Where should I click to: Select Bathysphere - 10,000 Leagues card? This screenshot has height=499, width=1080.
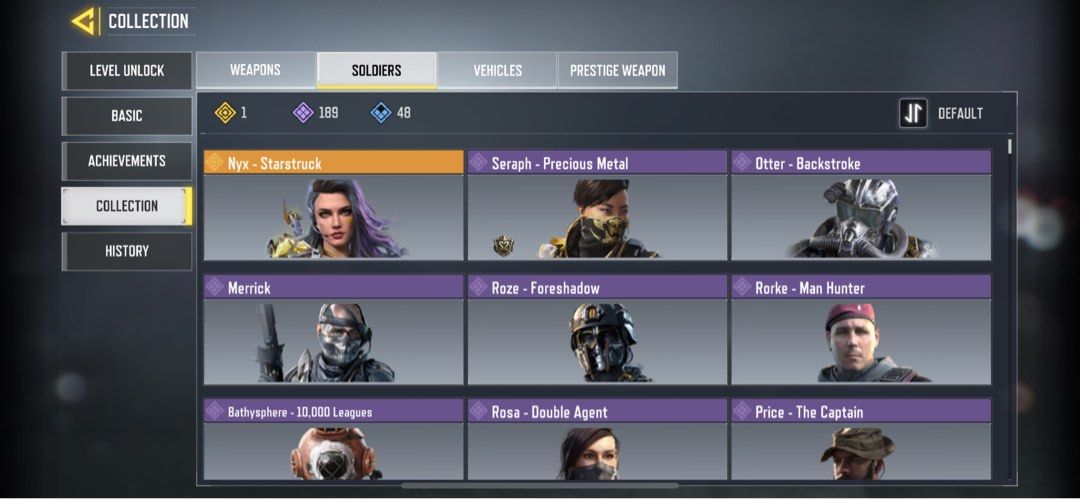(x=334, y=441)
